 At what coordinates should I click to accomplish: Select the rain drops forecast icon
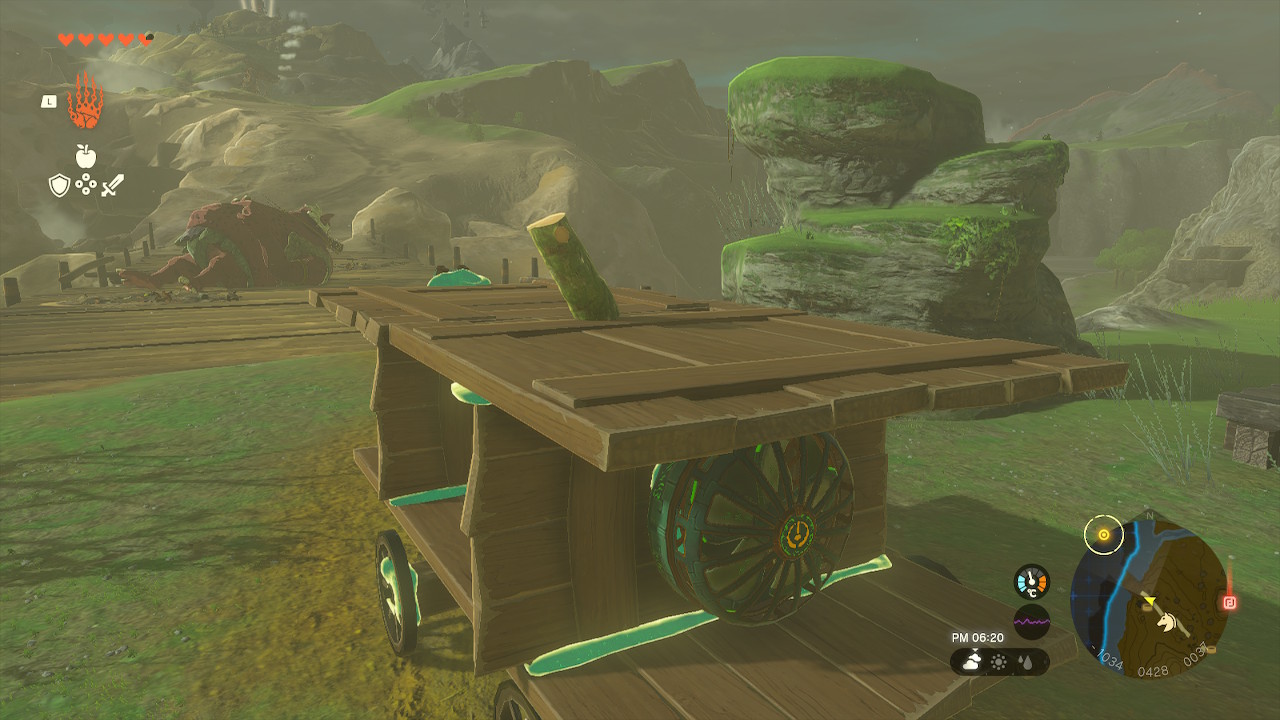click(x=1027, y=662)
